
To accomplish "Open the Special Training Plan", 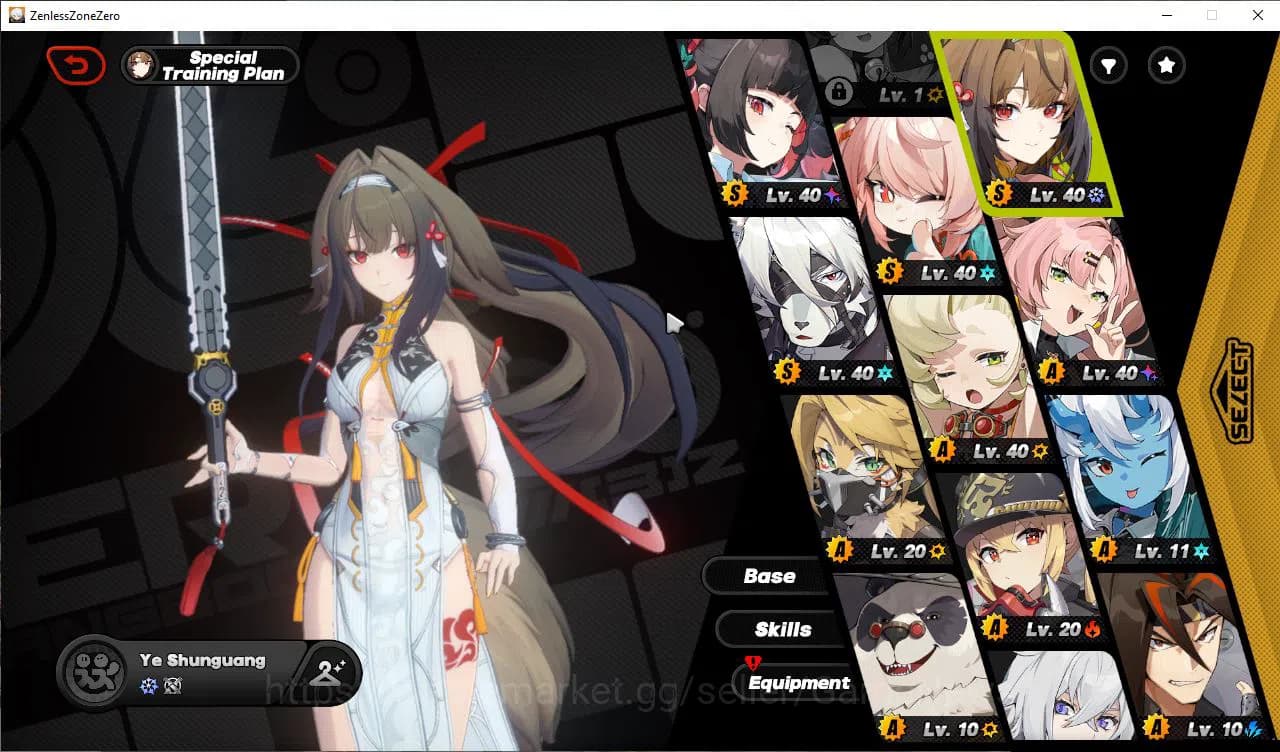I will (x=209, y=65).
